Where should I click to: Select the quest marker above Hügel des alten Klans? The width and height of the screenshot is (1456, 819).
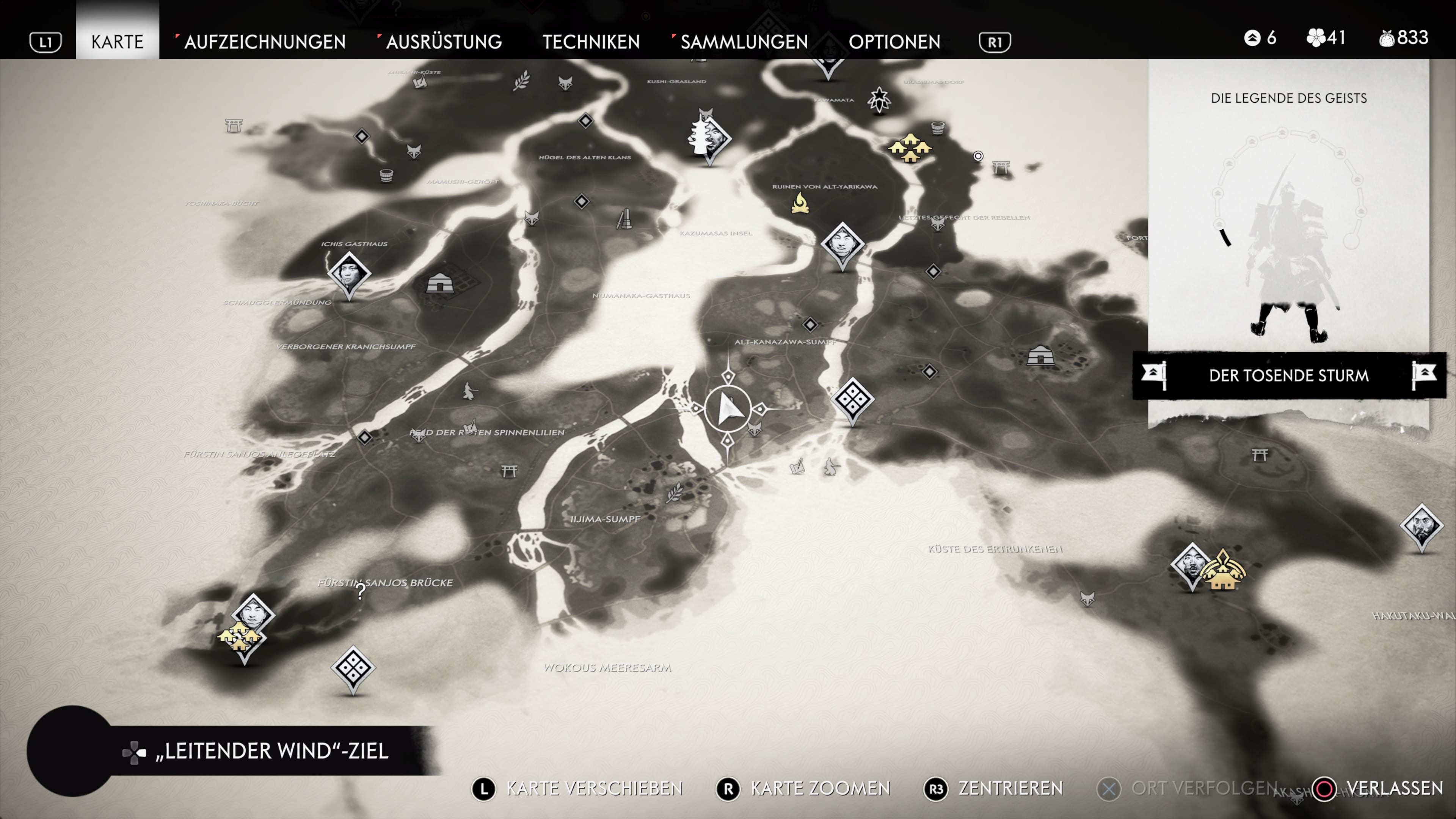[x=585, y=121]
